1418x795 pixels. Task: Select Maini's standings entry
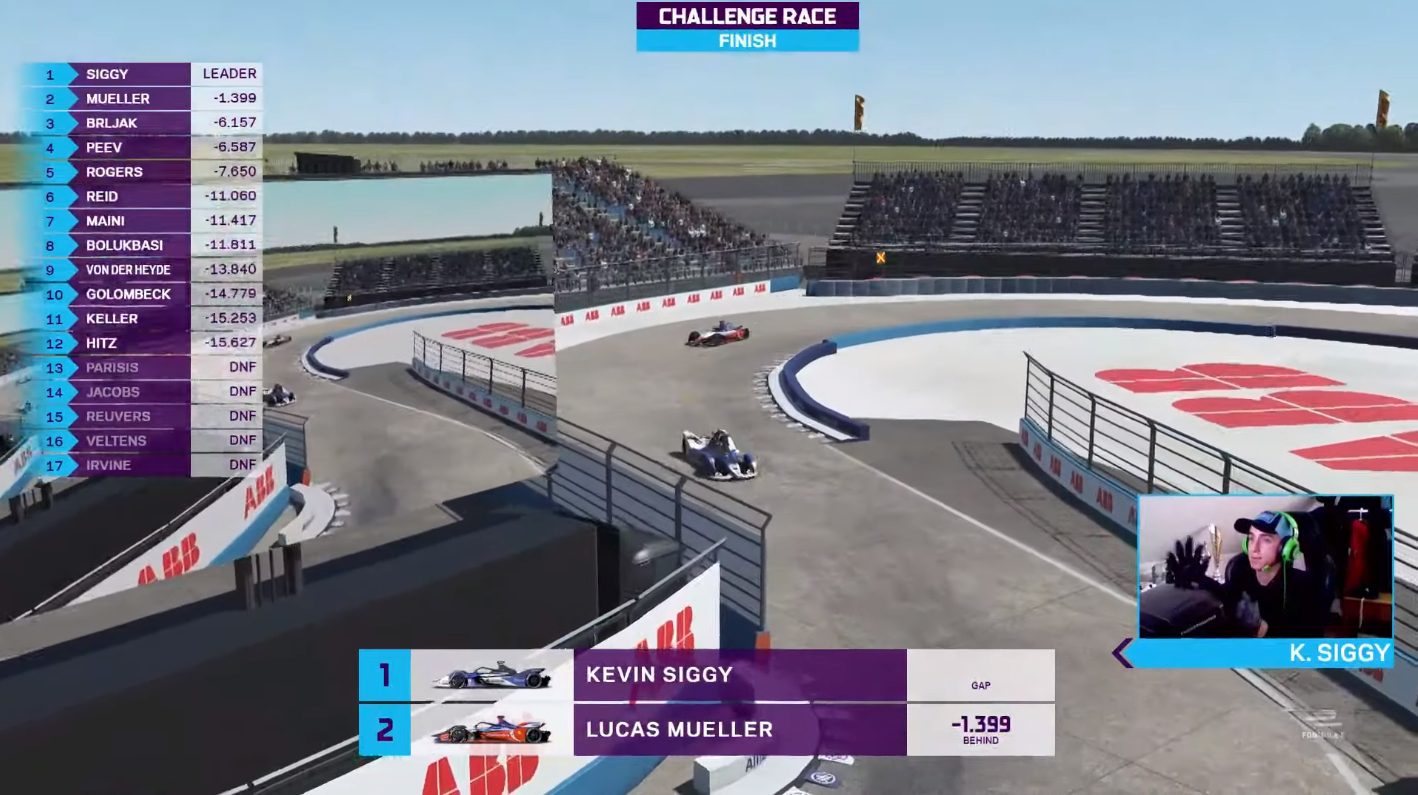[x=140, y=221]
